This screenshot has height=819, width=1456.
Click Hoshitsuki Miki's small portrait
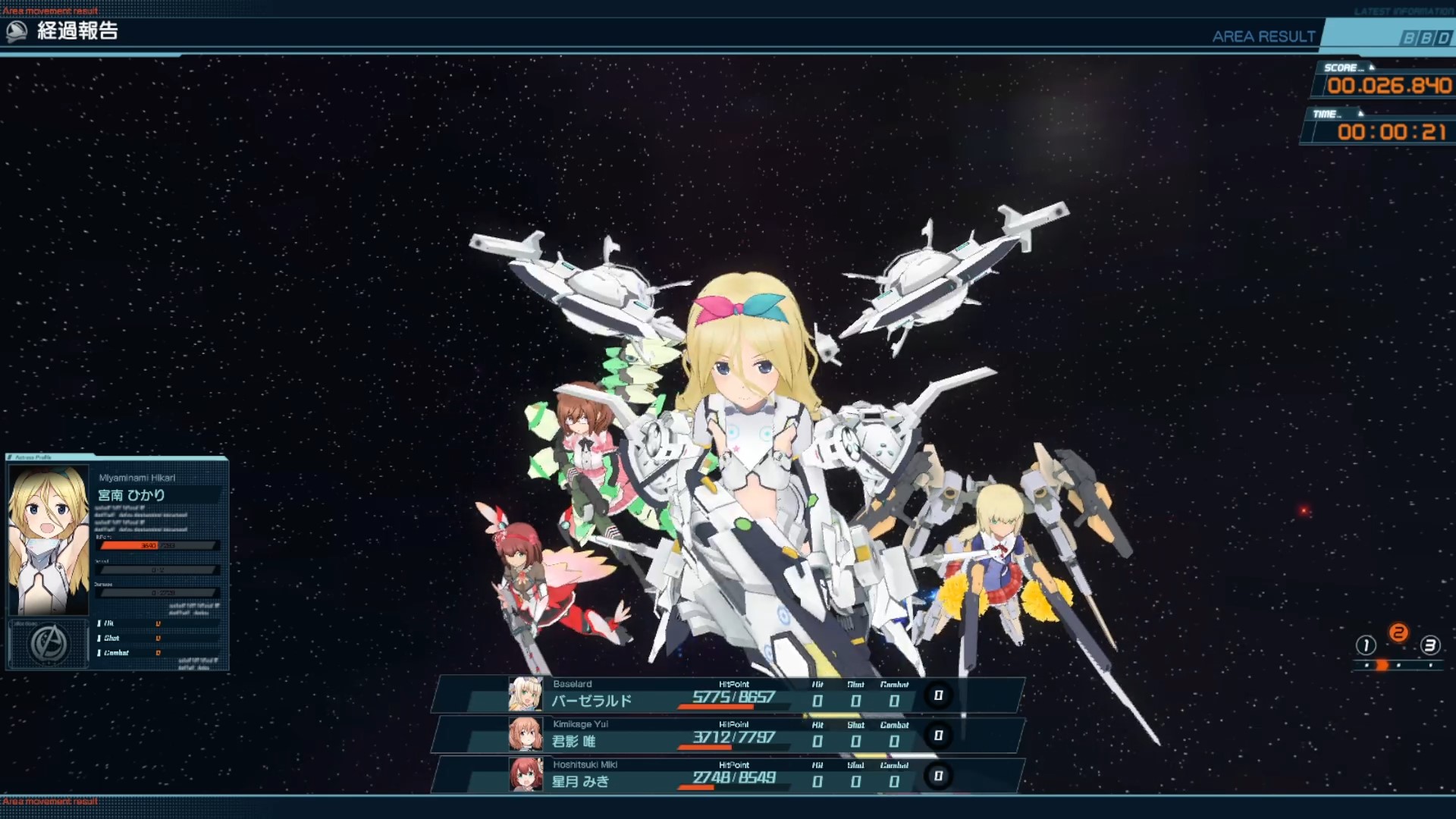pos(526,775)
